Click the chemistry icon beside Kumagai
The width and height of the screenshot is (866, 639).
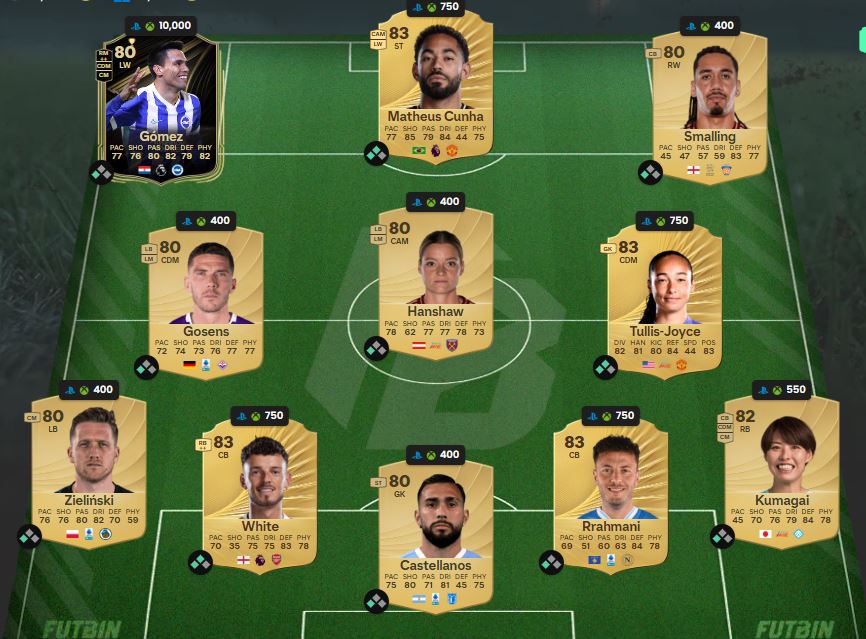(x=722, y=537)
